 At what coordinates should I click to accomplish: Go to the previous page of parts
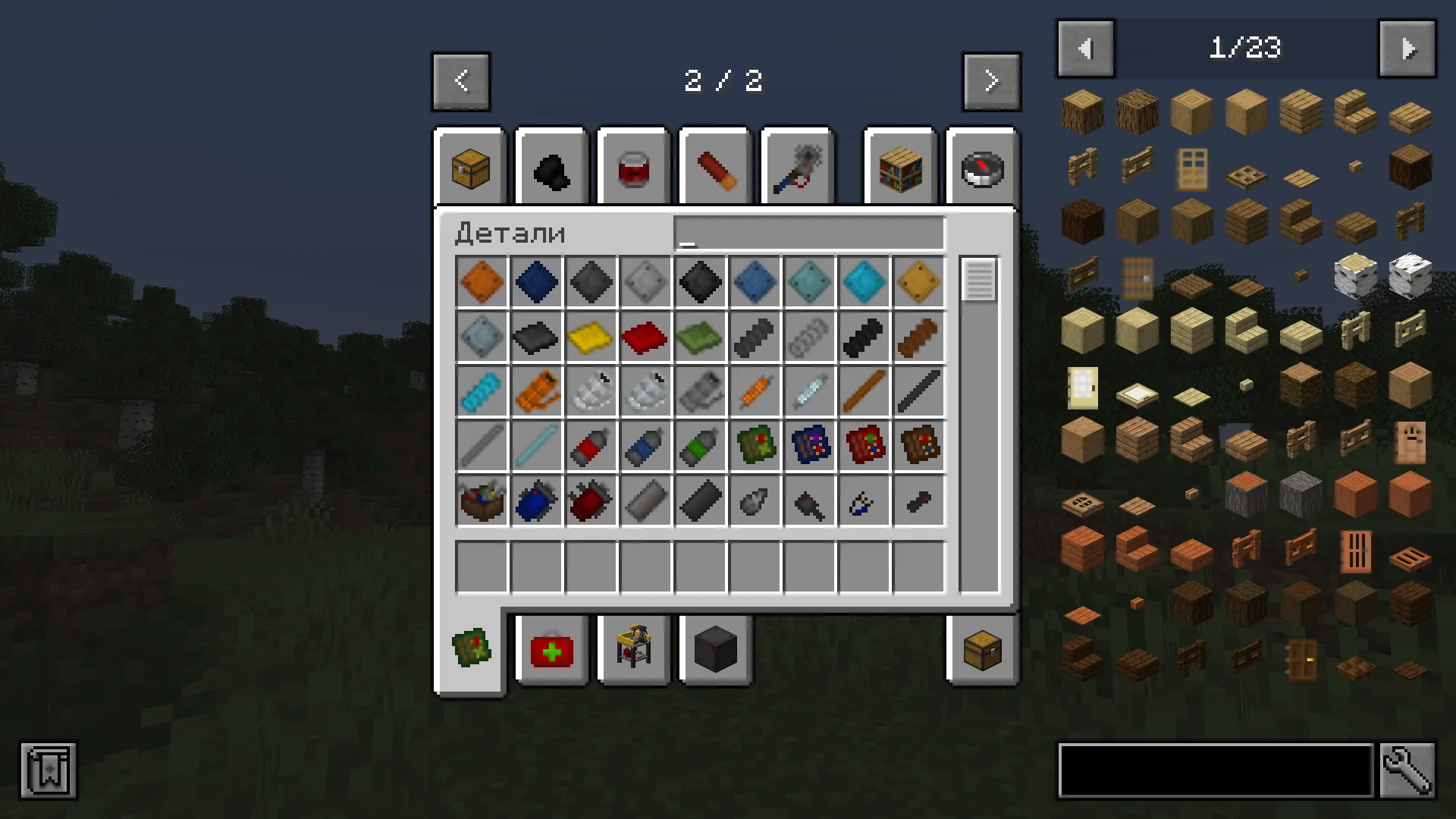(x=461, y=81)
